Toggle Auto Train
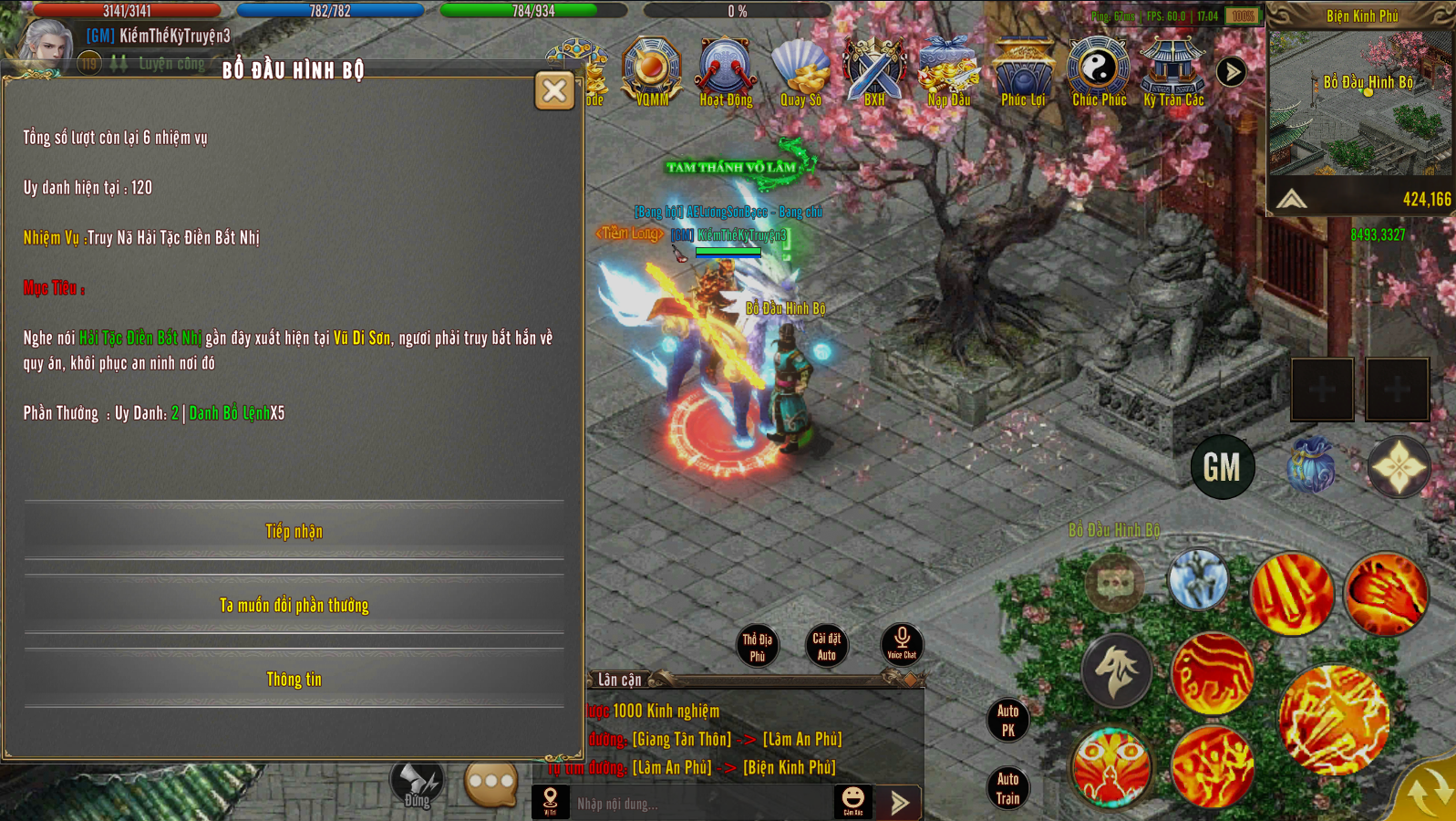The width and height of the screenshot is (1456, 821). (x=1007, y=789)
